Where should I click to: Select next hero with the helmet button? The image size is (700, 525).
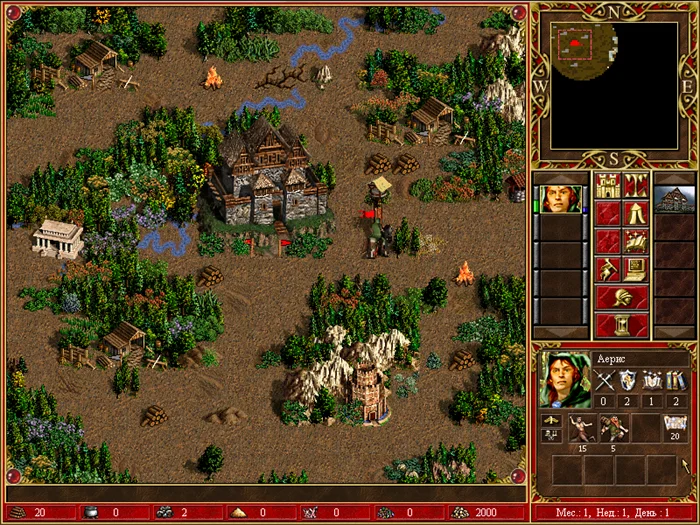tap(623, 297)
